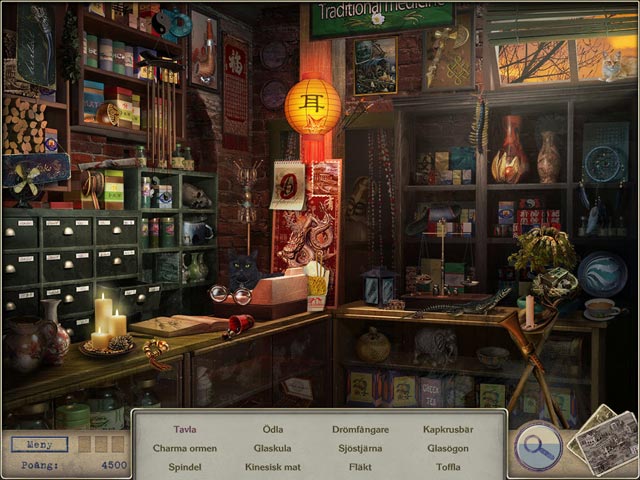Screen dimensions: 640x480
Task: Choose 'Kinesisk mat' from the list
Action: pyautogui.click(x=272, y=466)
